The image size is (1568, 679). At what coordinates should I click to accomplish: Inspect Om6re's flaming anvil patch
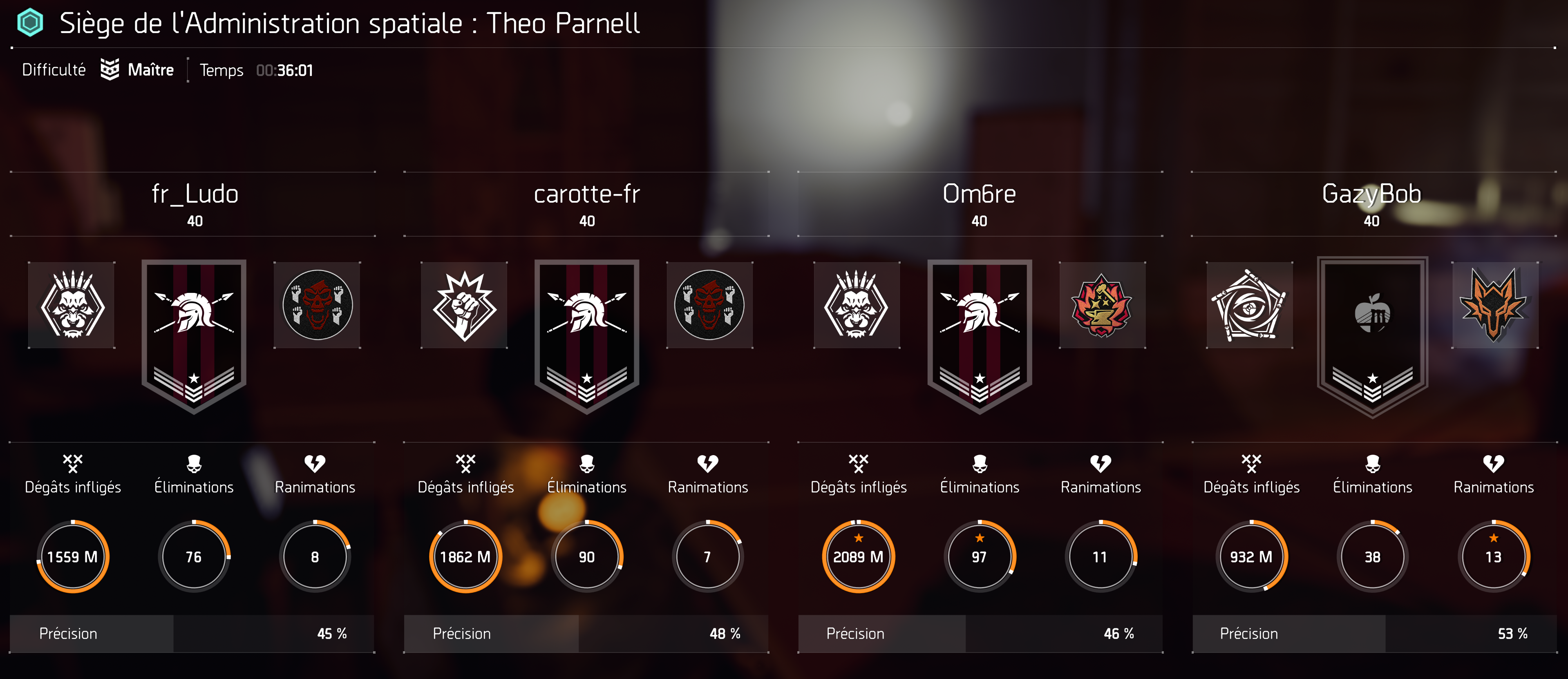(1102, 305)
